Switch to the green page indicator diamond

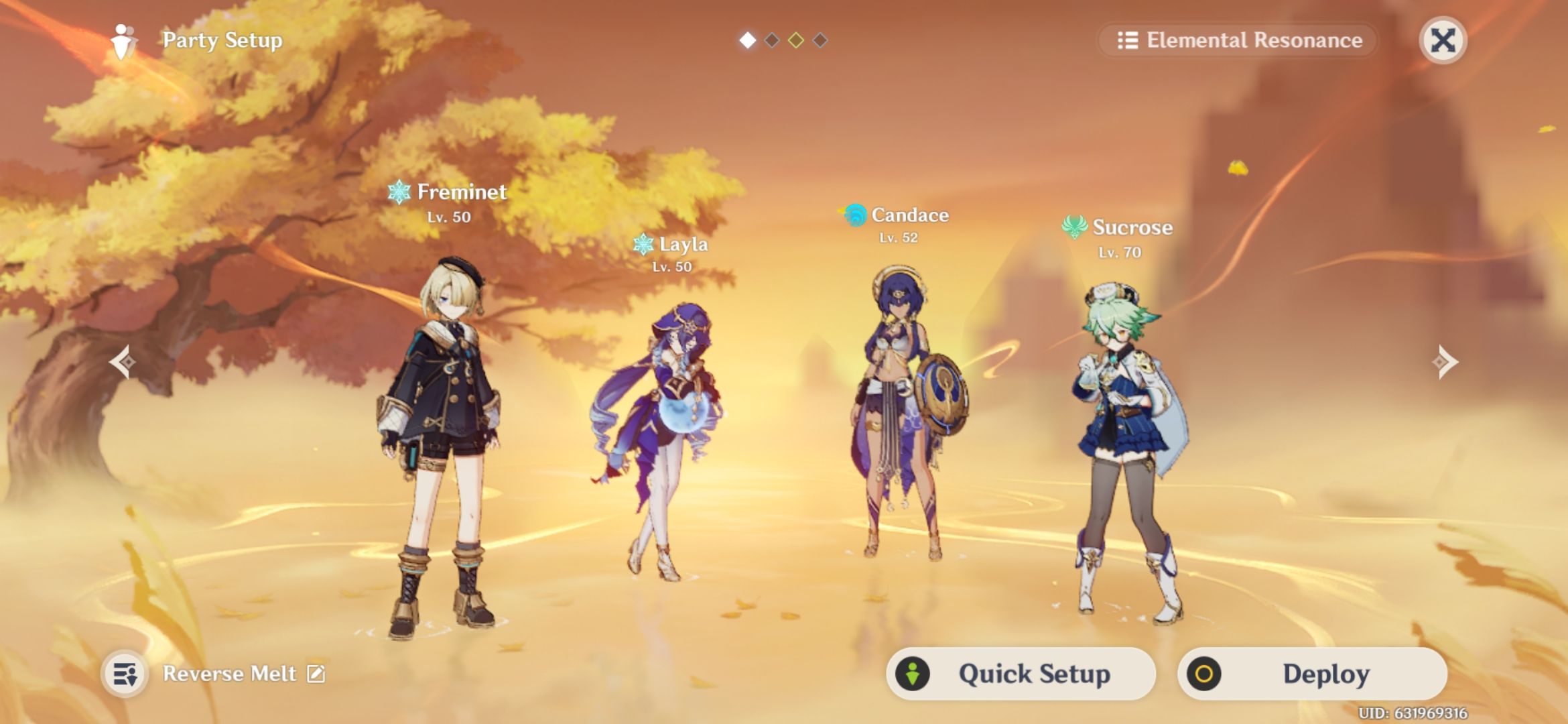coord(796,40)
